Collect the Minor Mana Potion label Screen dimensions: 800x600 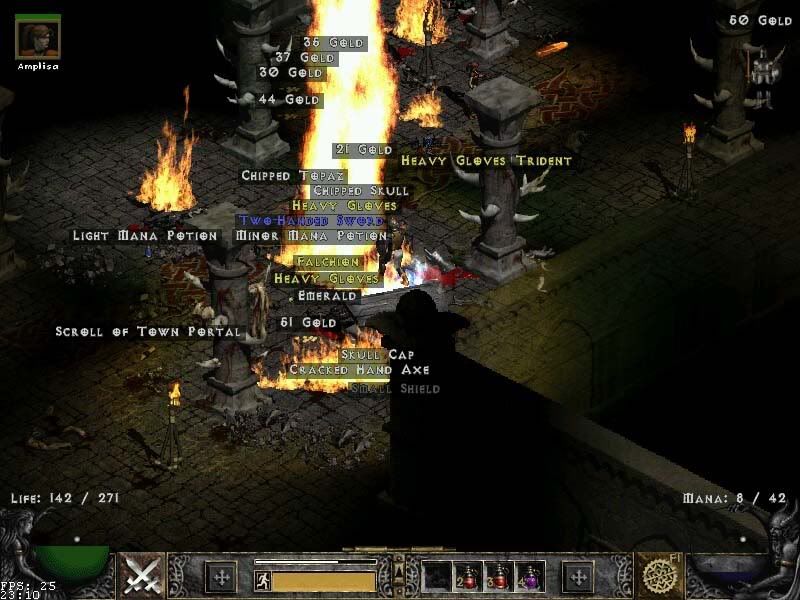(310, 236)
